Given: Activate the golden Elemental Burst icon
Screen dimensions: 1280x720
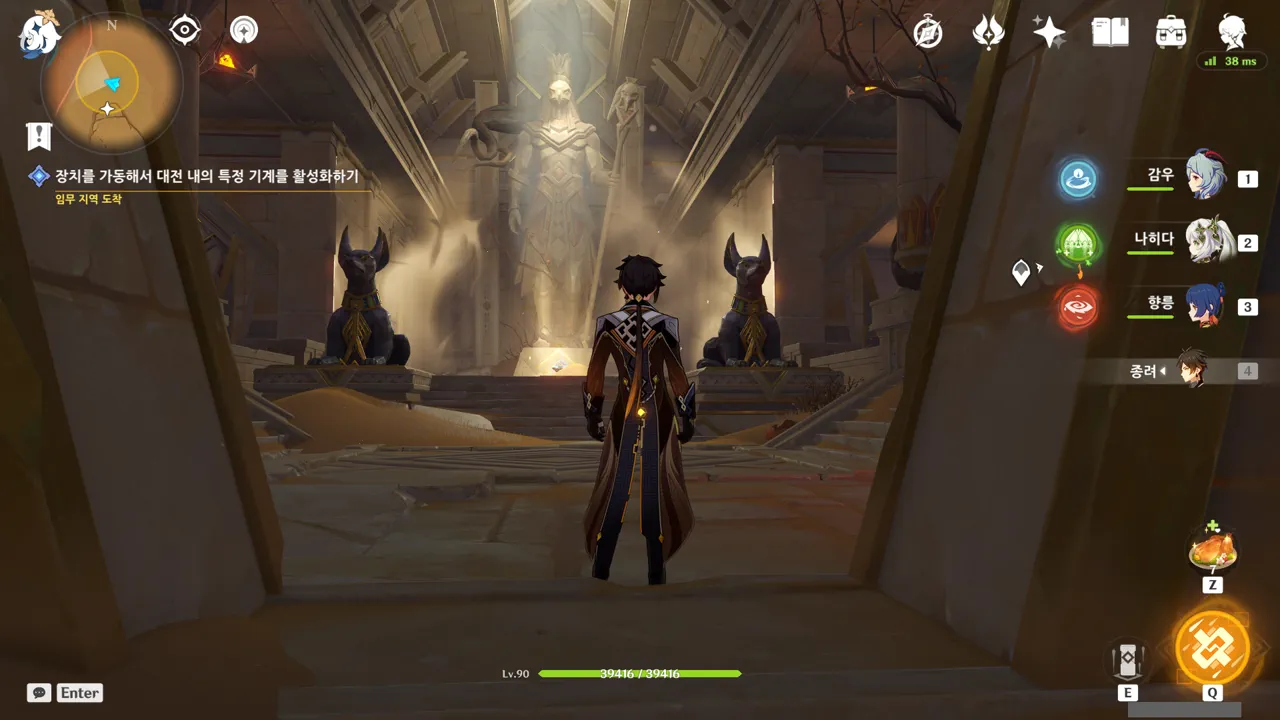Looking at the screenshot, I should click(1212, 647).
